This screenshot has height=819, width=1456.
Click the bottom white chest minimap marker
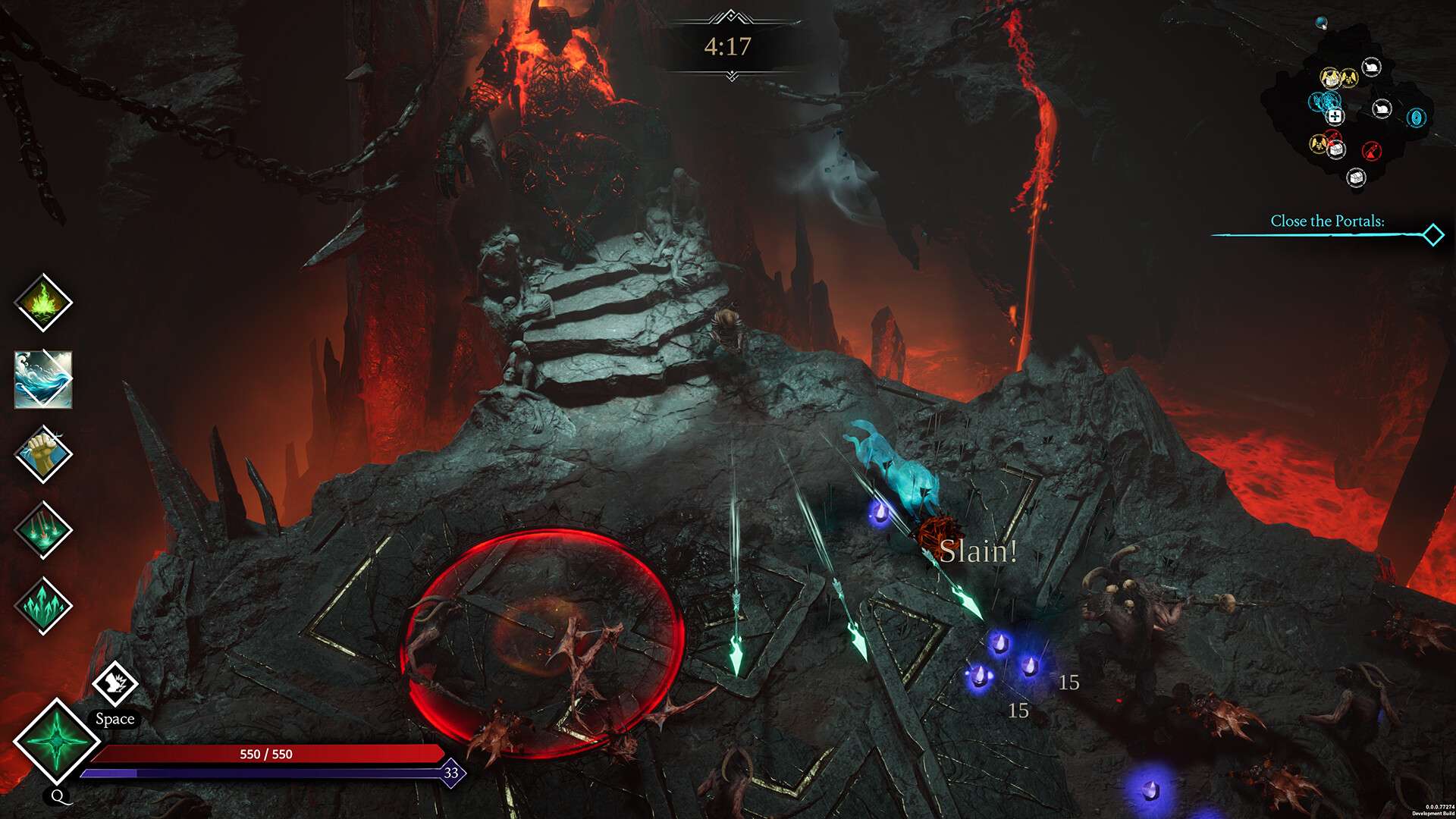tap(1356, 177)
